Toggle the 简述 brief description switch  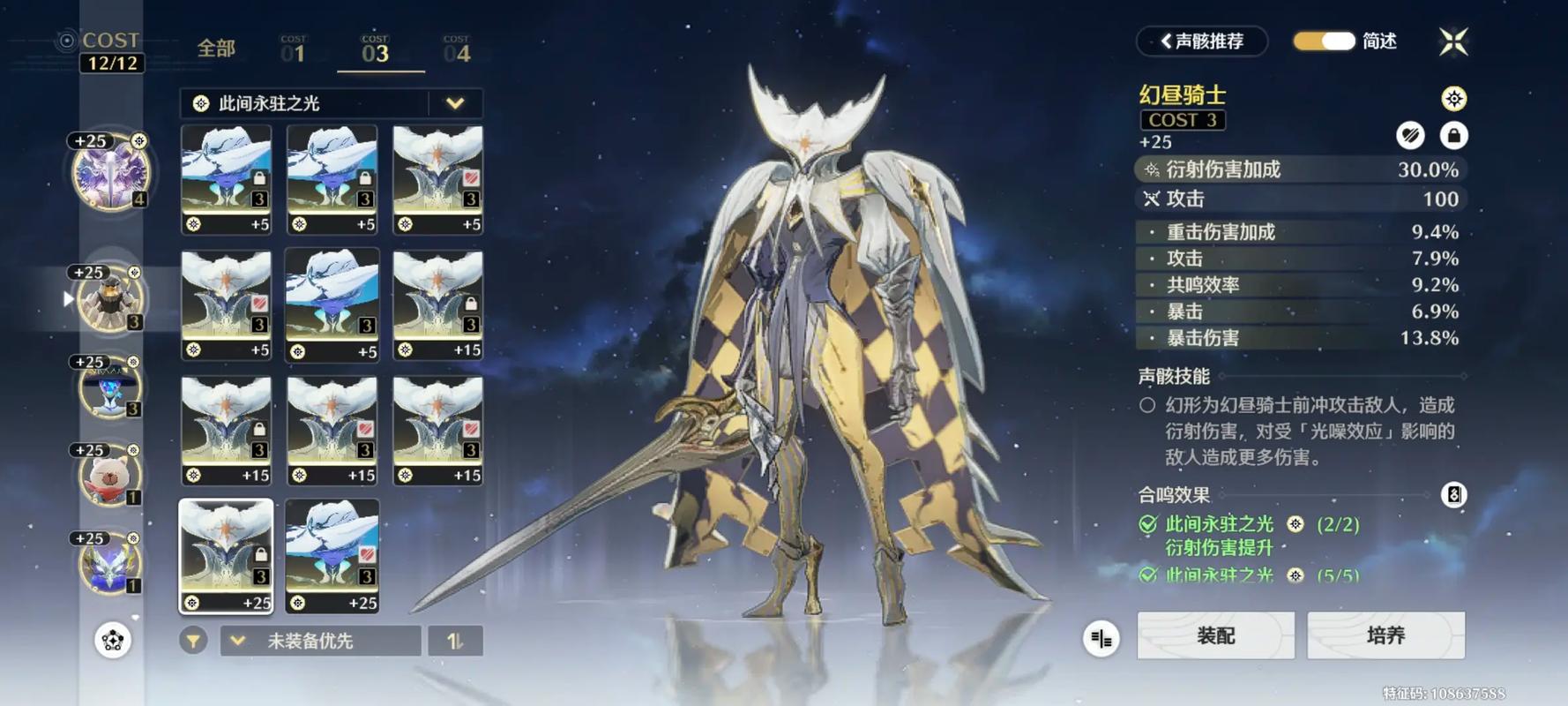[1324, 41]
